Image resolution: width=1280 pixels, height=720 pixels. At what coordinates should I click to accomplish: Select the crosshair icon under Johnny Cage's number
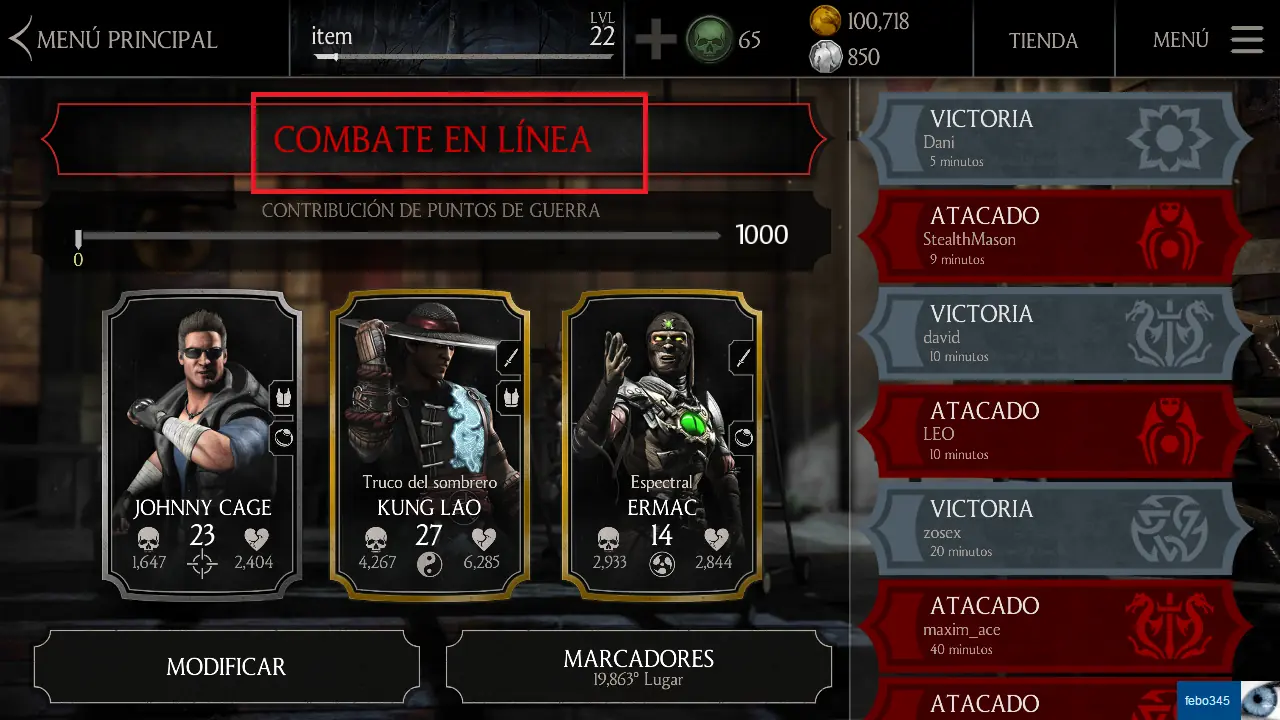pyautogui.click(x=202, y=564)
